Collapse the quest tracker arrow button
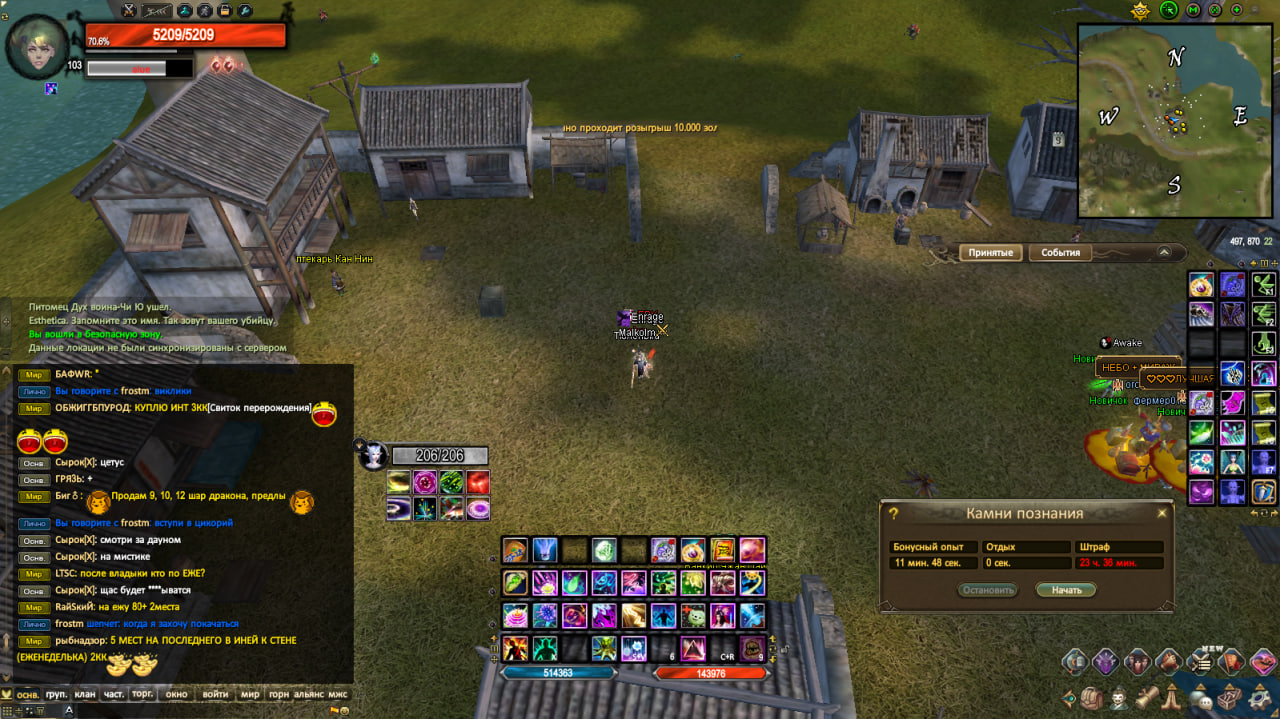The width and height of the screenshot is (1280, 719). coord(1163,253)
